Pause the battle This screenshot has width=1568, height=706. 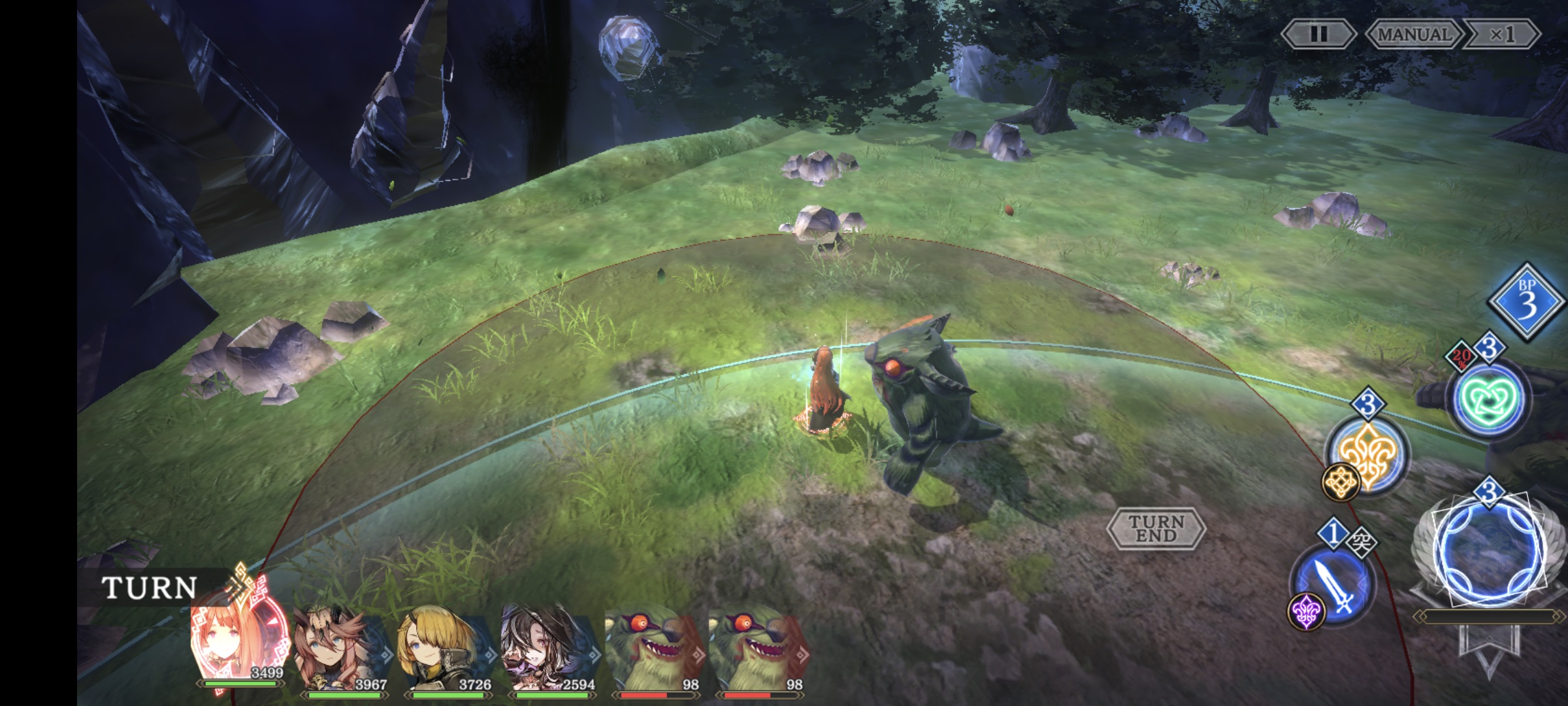tap(1318, 34)
